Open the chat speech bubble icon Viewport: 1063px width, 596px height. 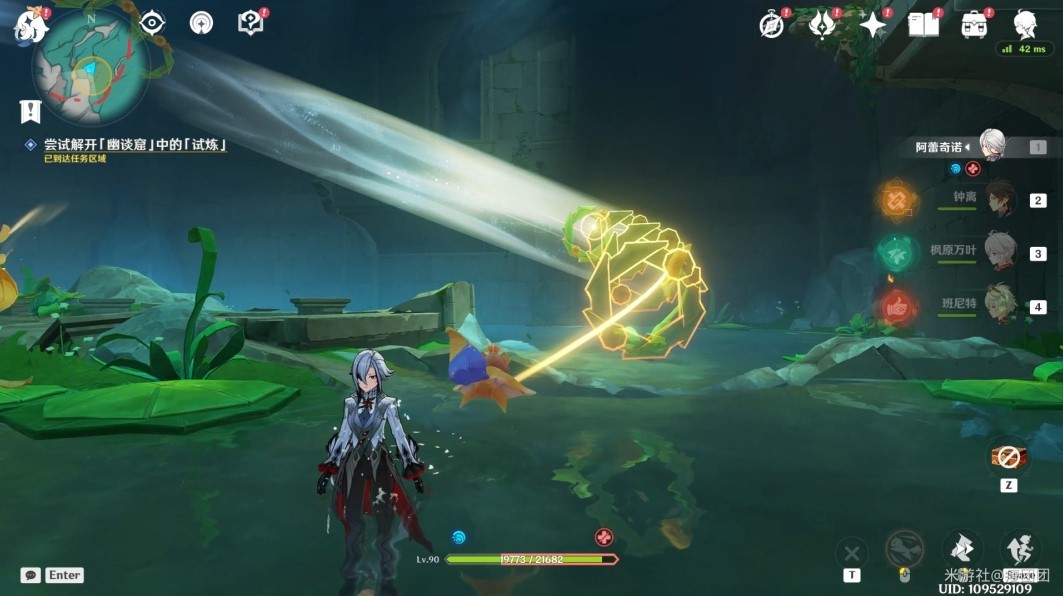pos(31,575)
